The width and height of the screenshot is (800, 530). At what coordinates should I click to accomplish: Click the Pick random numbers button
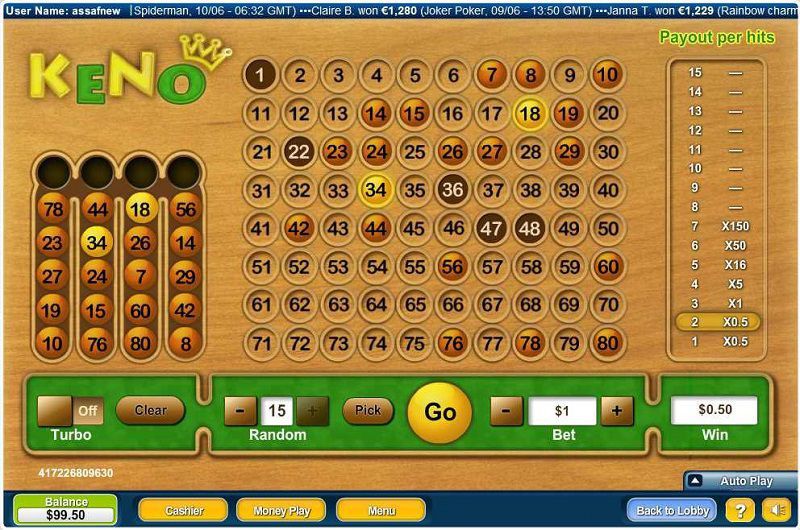pos(368,410)
